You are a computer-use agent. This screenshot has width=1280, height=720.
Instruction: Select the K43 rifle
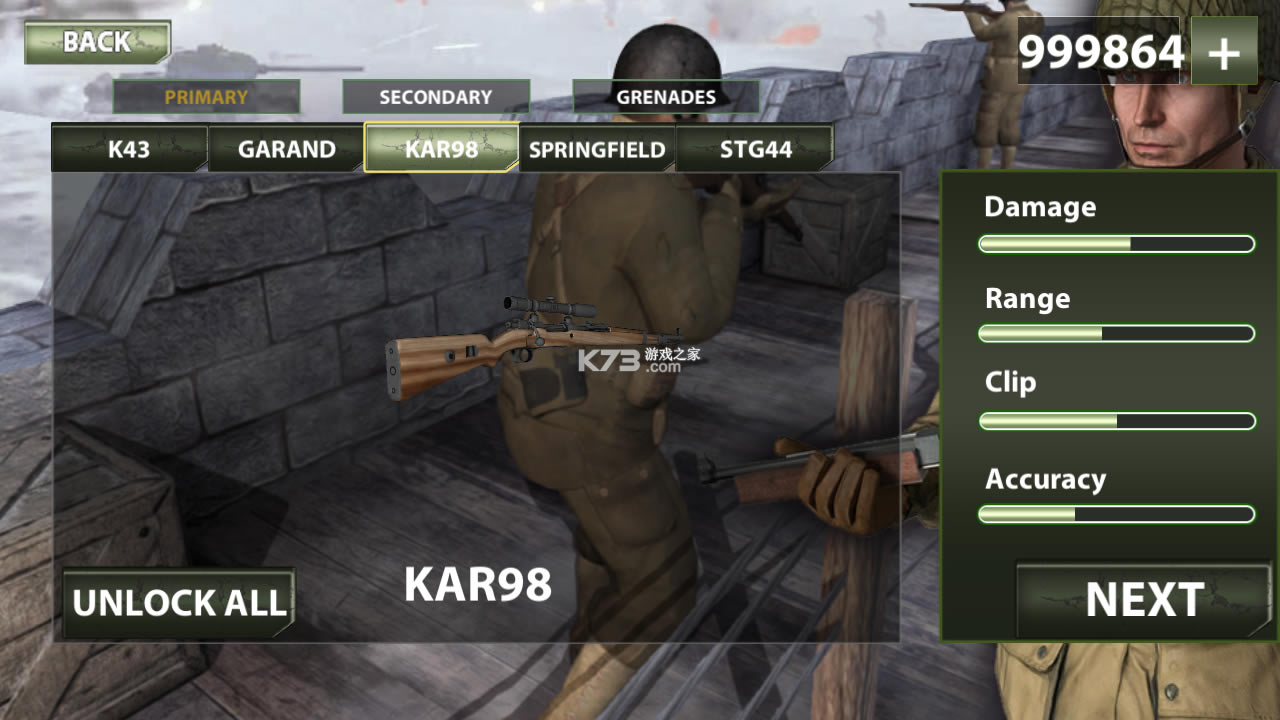[x=129, y=149]
